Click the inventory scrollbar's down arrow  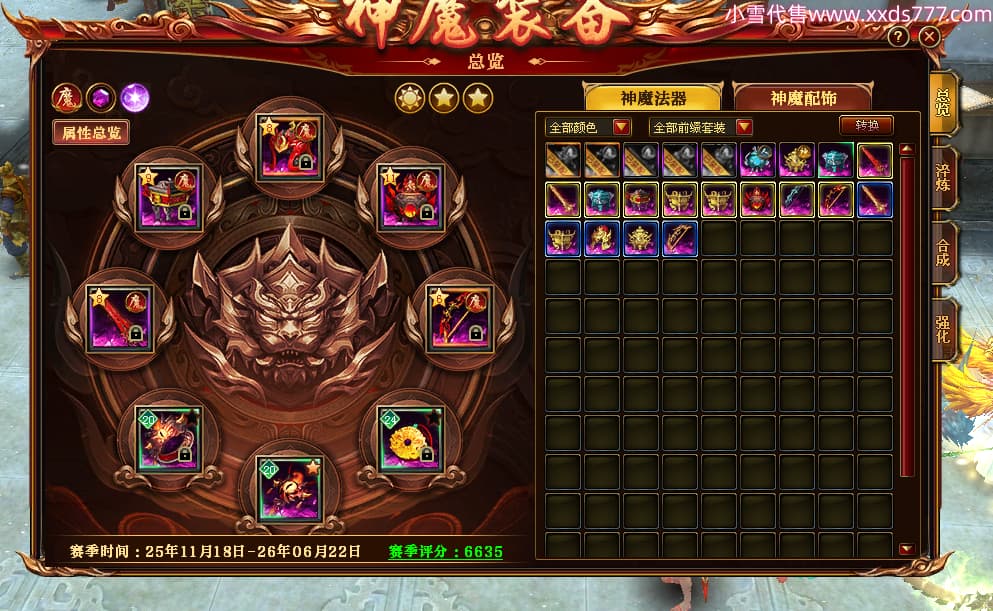[x=906, y=548]
